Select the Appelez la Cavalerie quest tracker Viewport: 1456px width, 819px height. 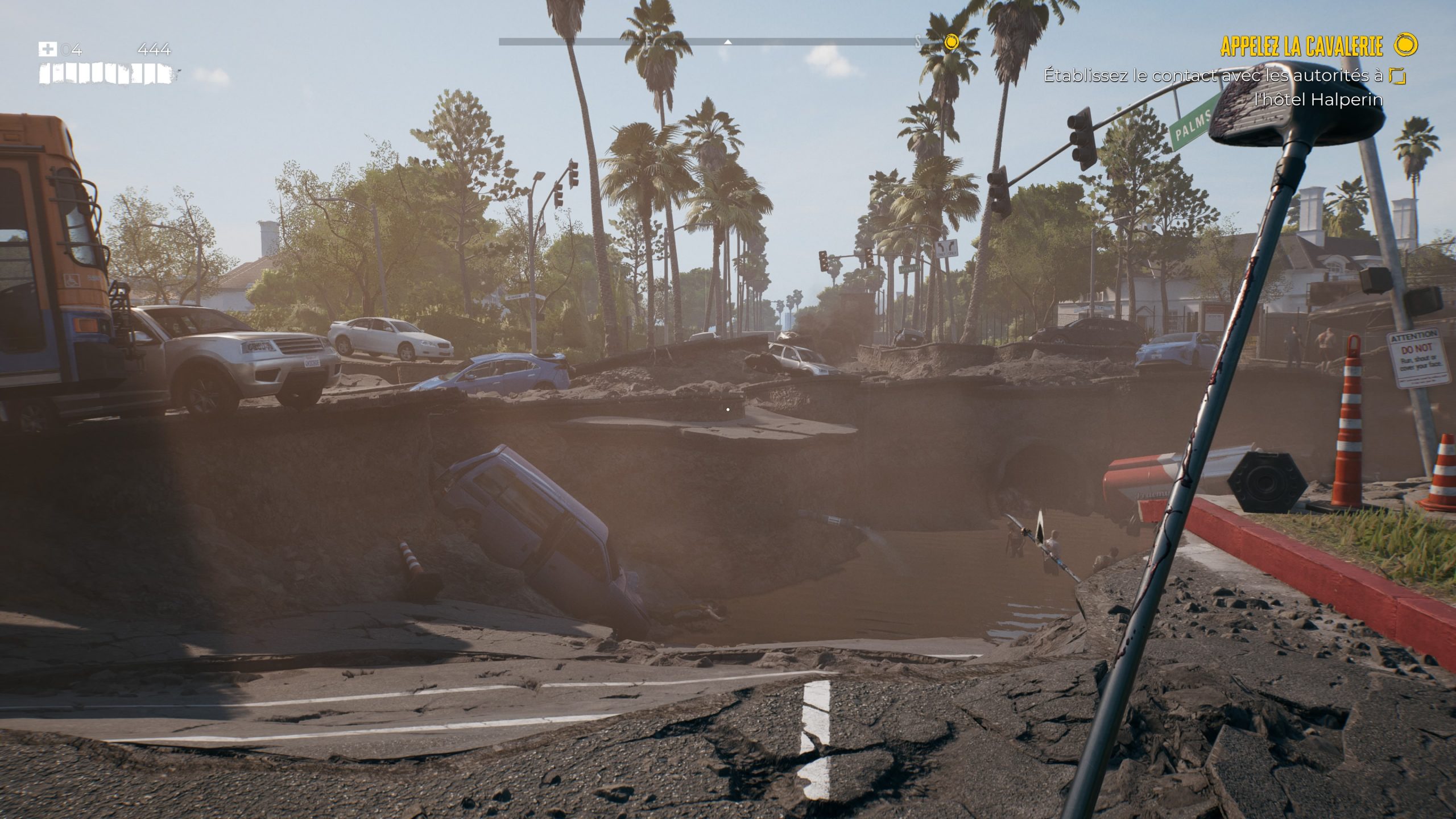tap(1301, 46)
